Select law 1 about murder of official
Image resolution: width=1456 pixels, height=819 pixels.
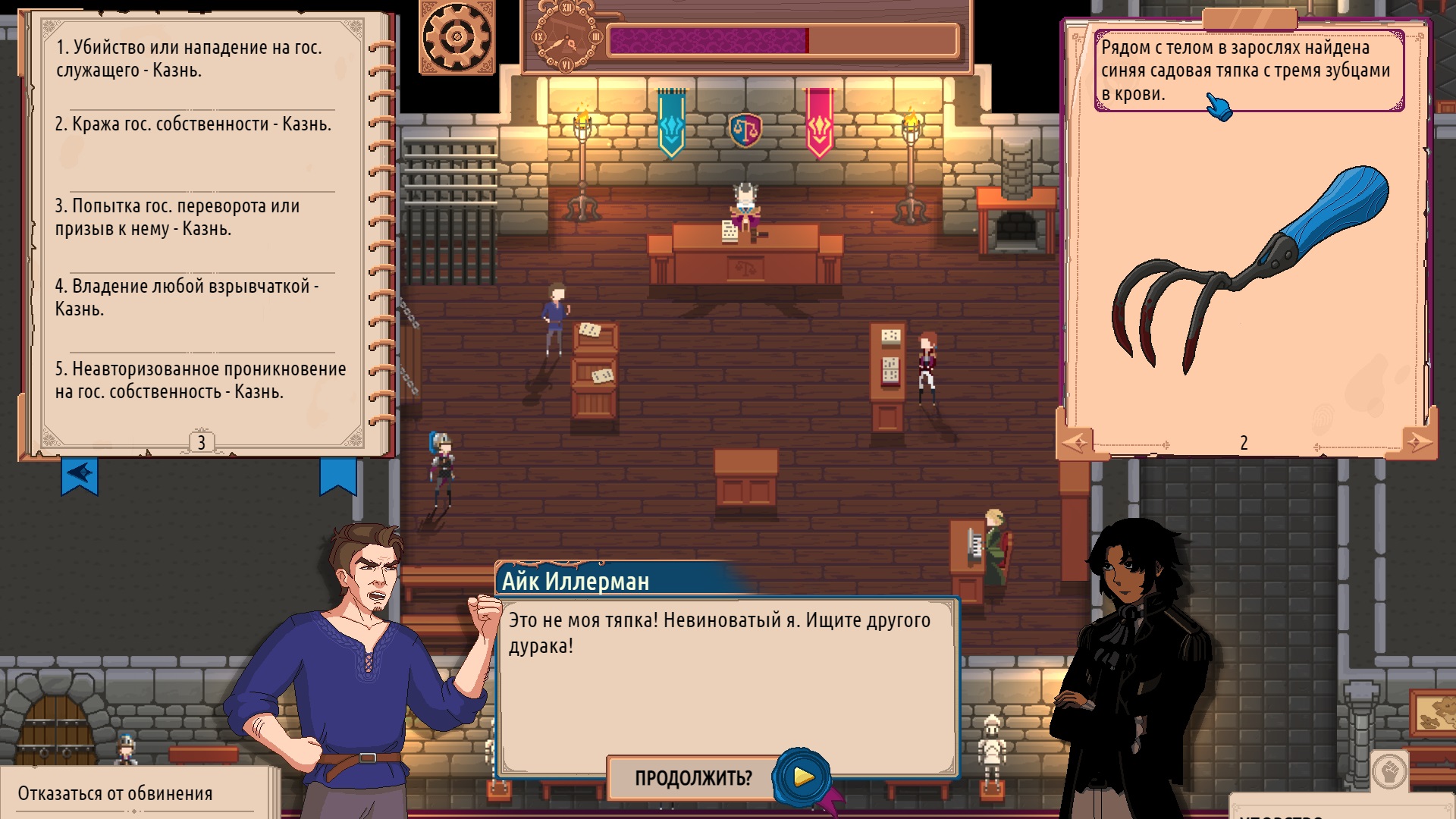tap(189, 59)
